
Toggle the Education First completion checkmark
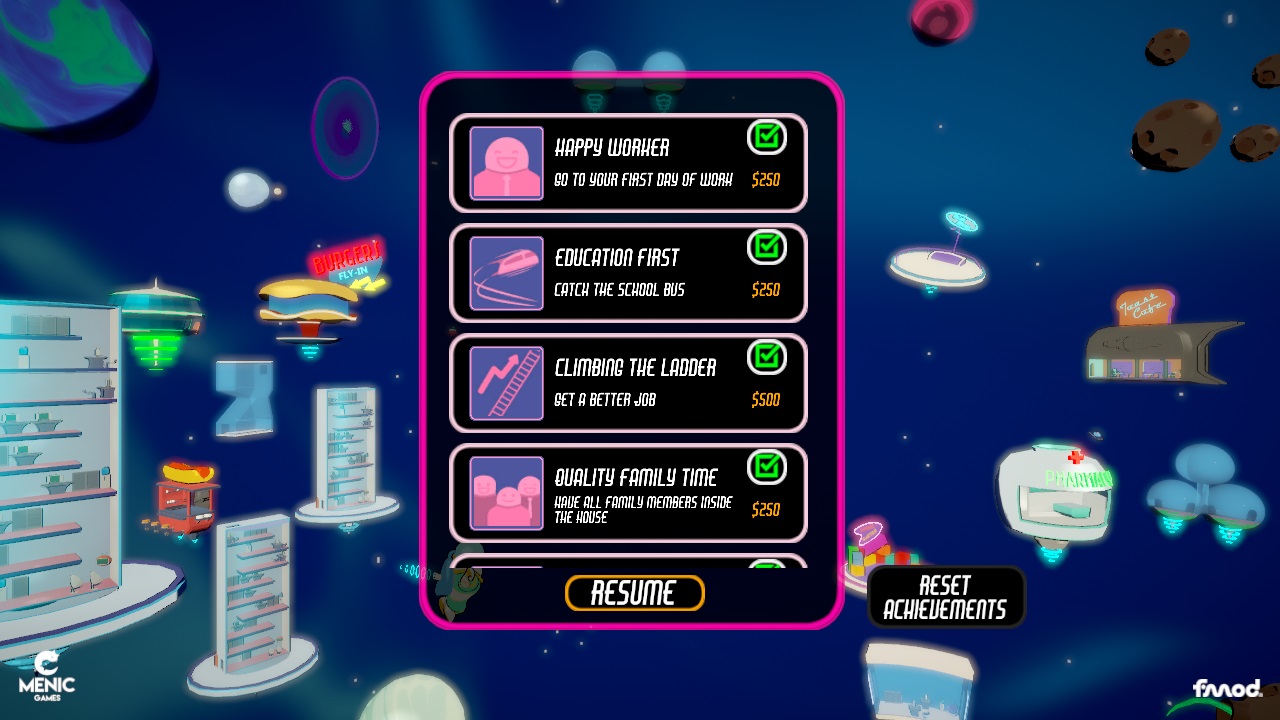point(767,248)
